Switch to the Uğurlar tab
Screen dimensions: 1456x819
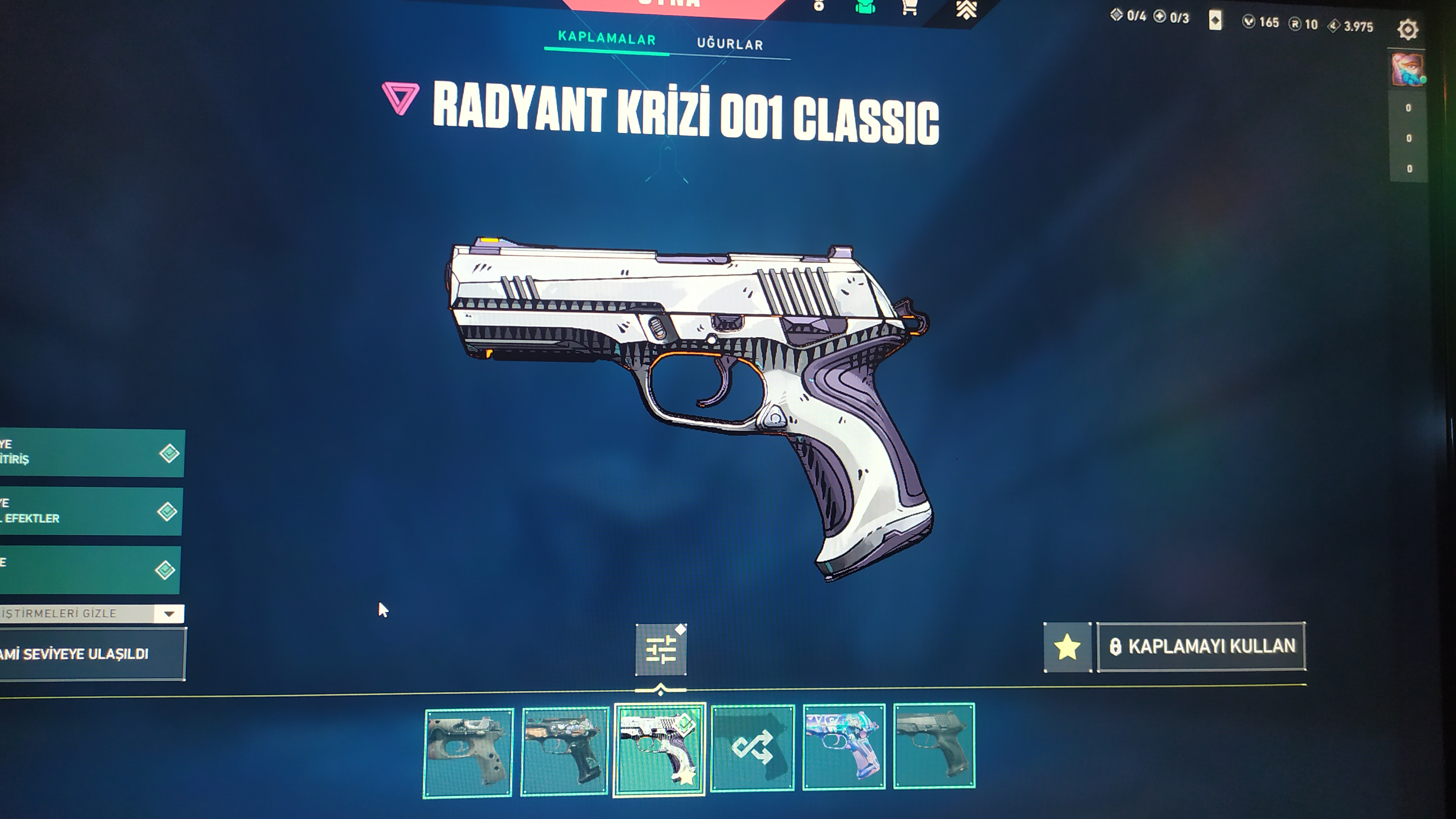(730, 44)
